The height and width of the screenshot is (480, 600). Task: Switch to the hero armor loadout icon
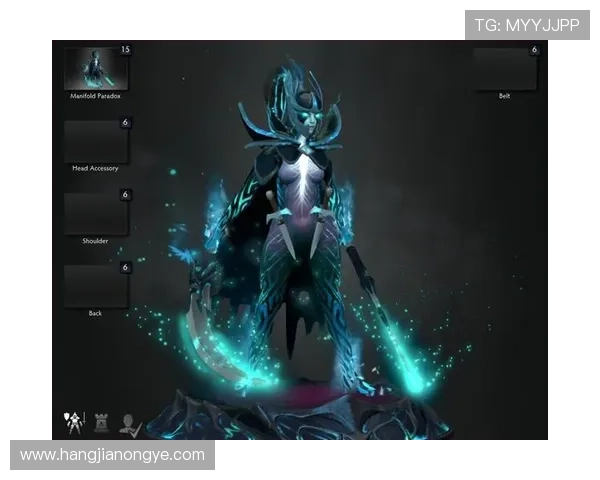[x=74, y=423]
